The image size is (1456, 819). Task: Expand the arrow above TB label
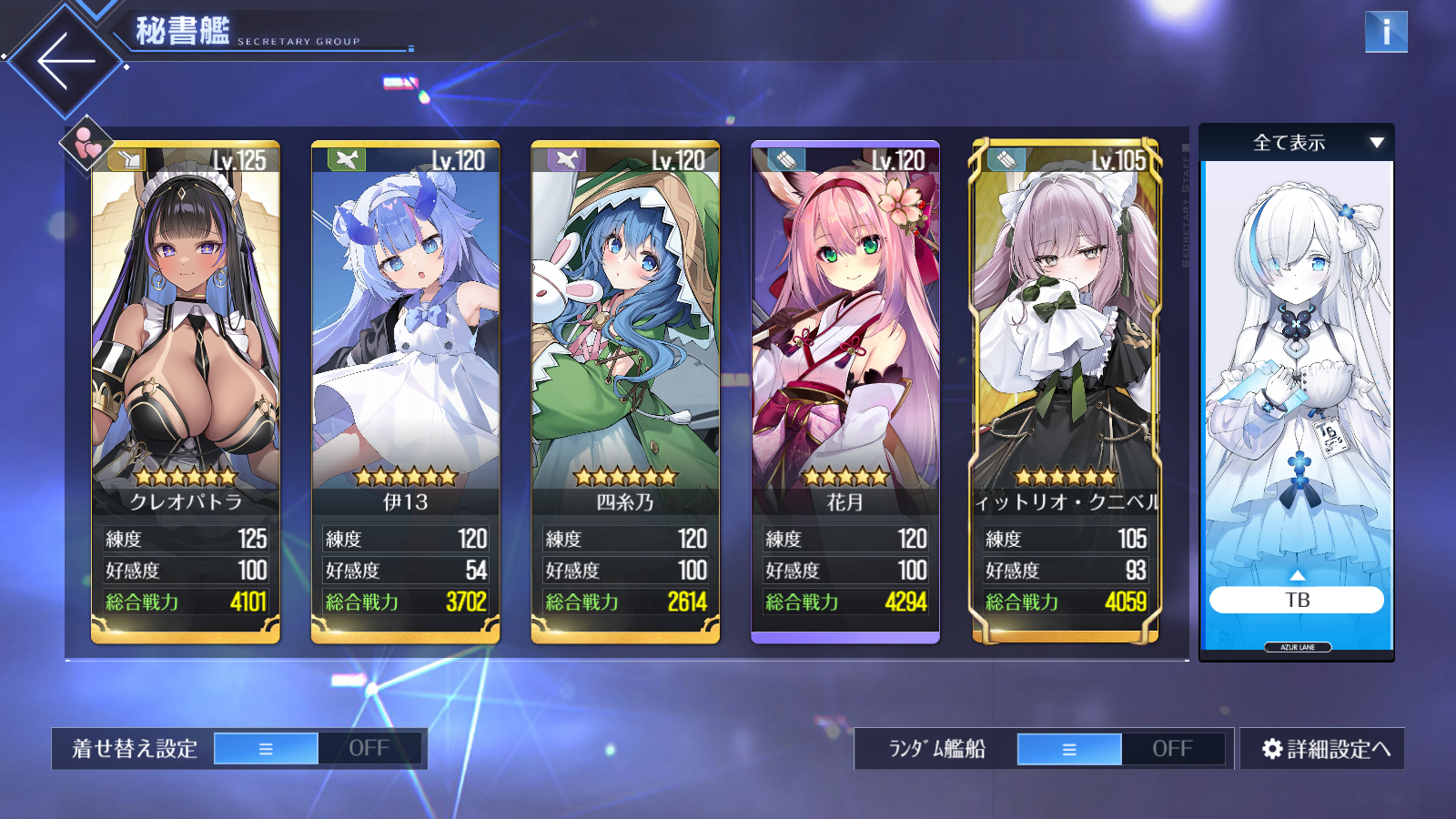(x=1297, y=575)
